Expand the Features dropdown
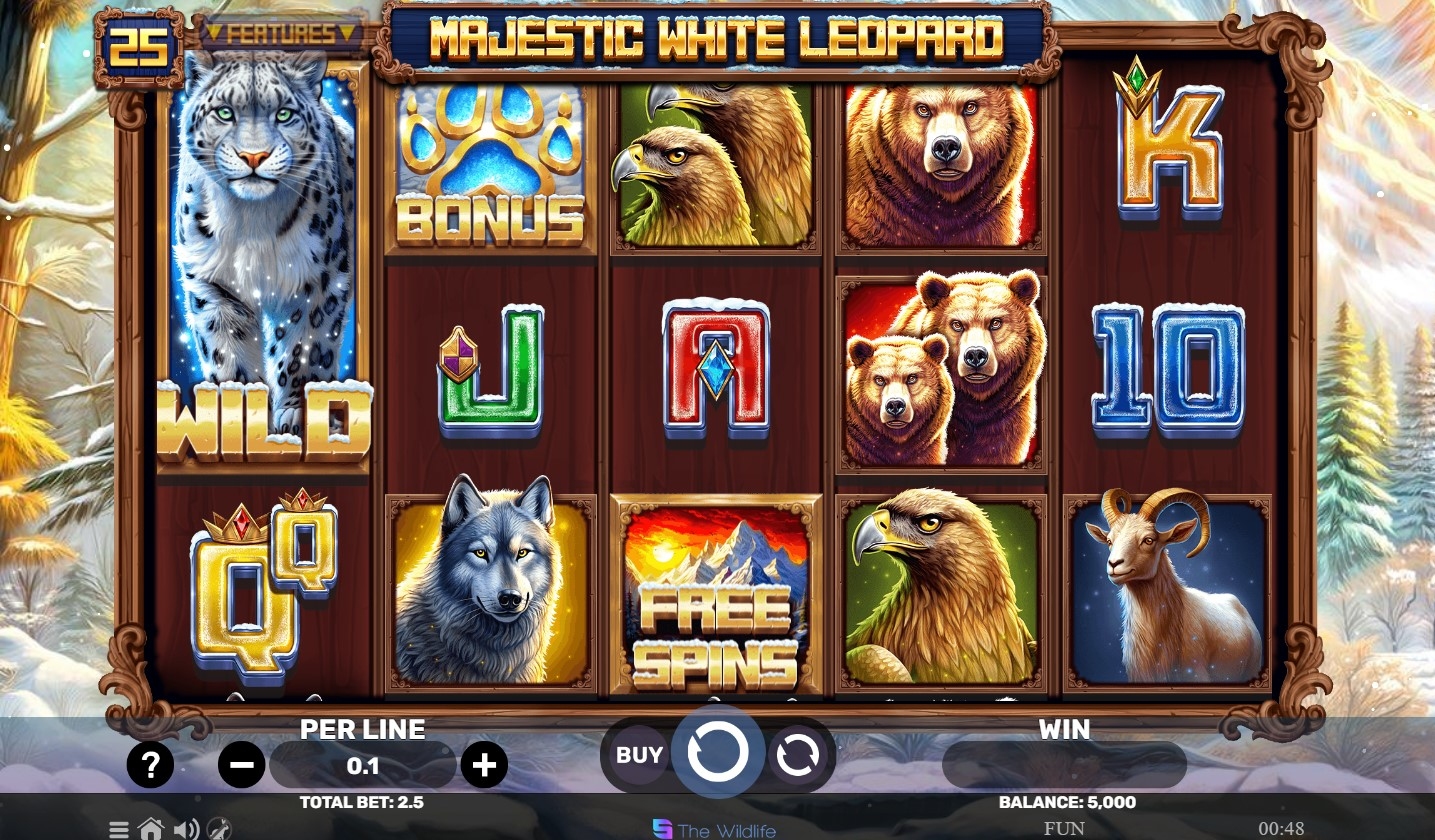 [280, 34]
